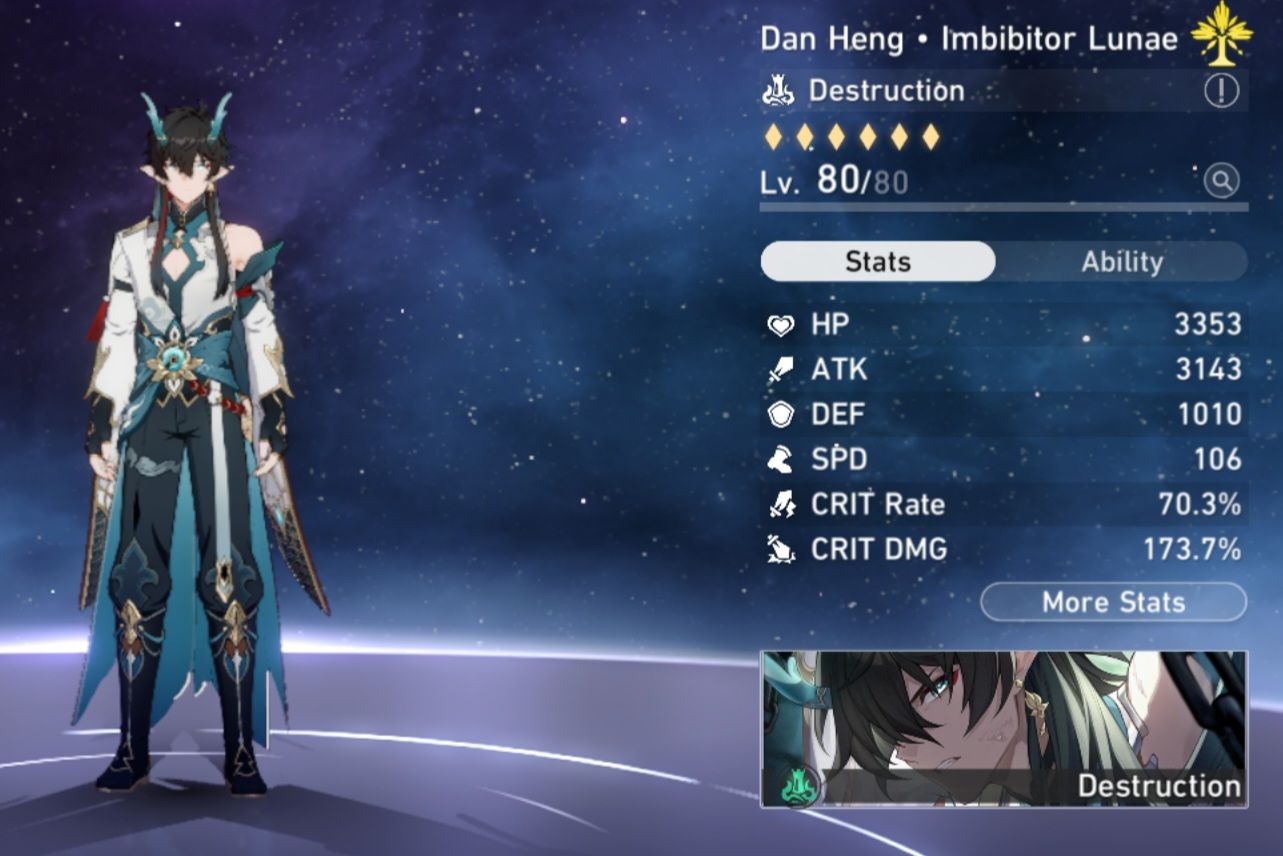The image size is (1283, 856).
Task: Click the ATK sword icon
Action: (x=782, y=369)
